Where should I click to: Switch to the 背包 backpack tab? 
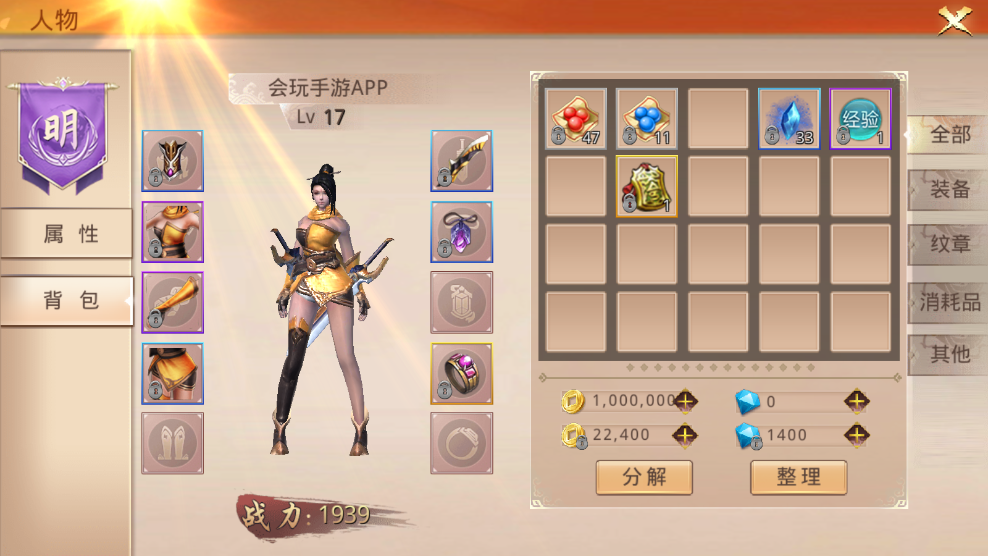67,301
